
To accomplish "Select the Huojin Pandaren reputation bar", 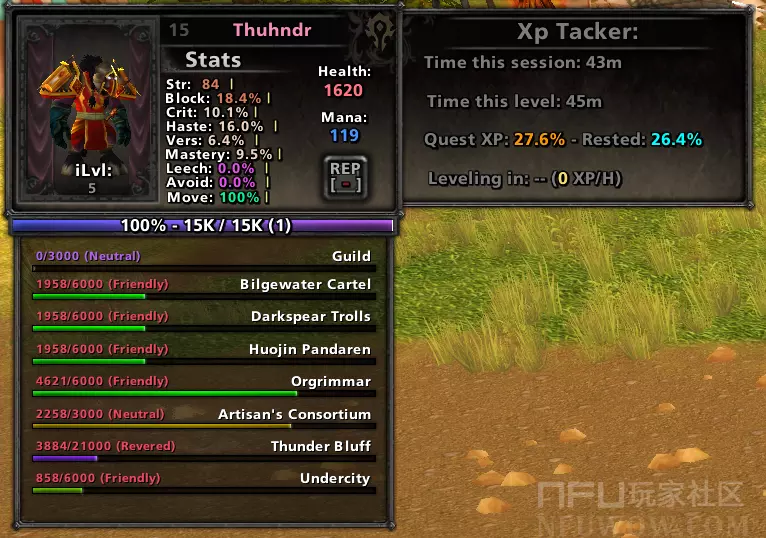I will tap(203, 356).
